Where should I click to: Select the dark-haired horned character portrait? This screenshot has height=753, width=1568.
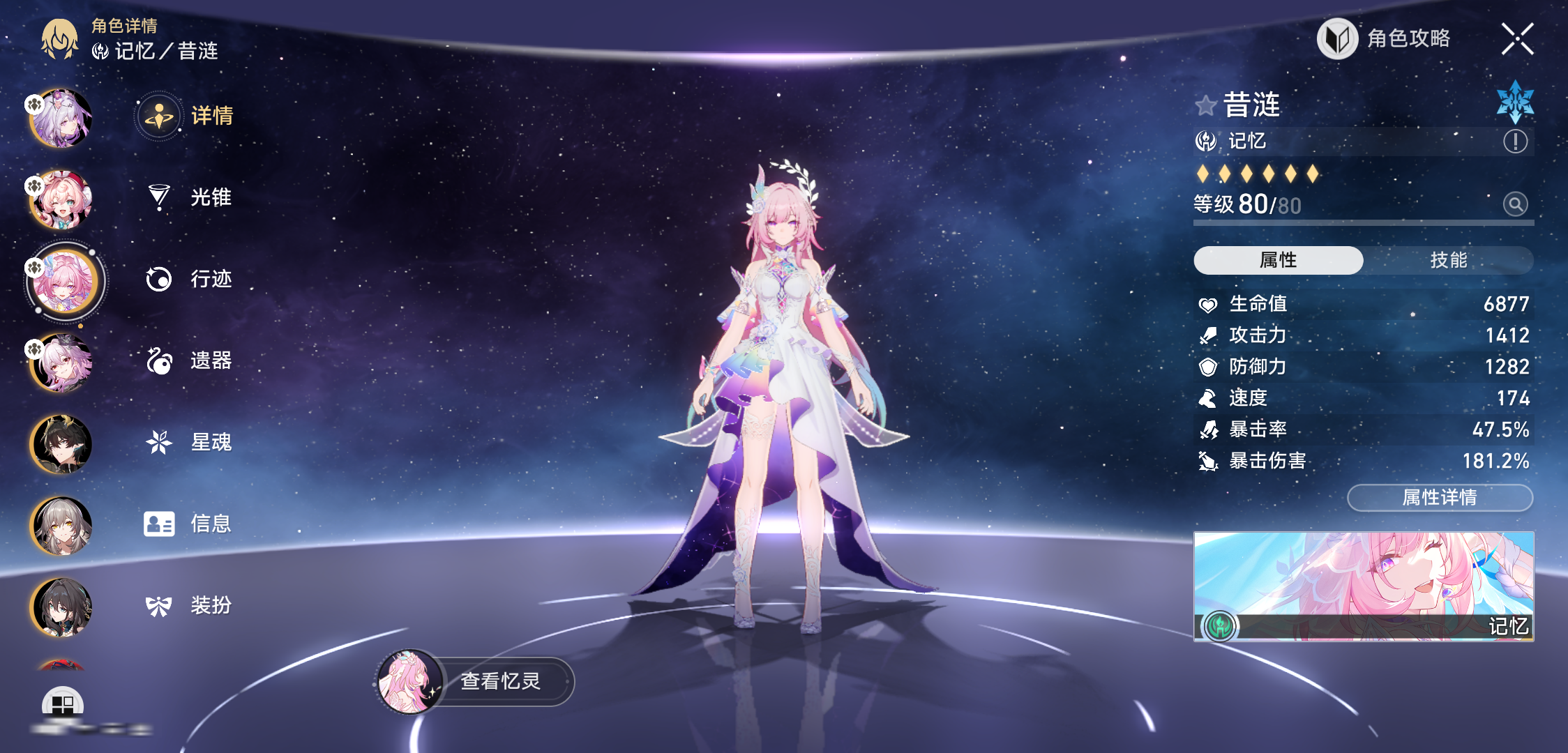coord(61,444)
